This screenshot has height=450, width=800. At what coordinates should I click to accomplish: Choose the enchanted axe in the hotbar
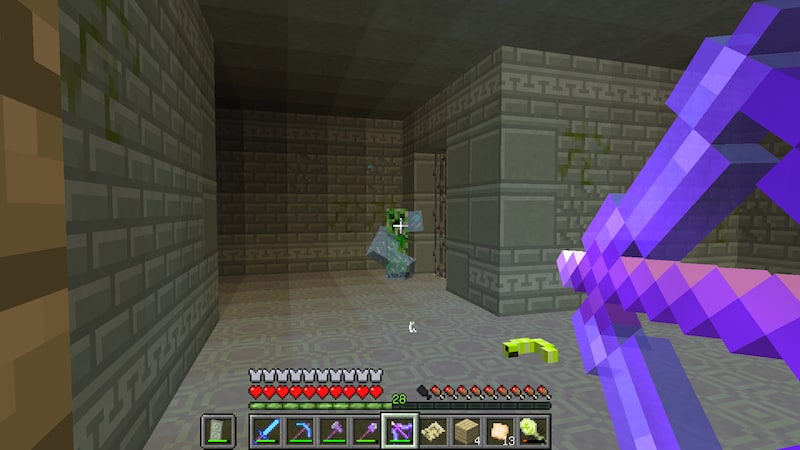coord(333,430)
